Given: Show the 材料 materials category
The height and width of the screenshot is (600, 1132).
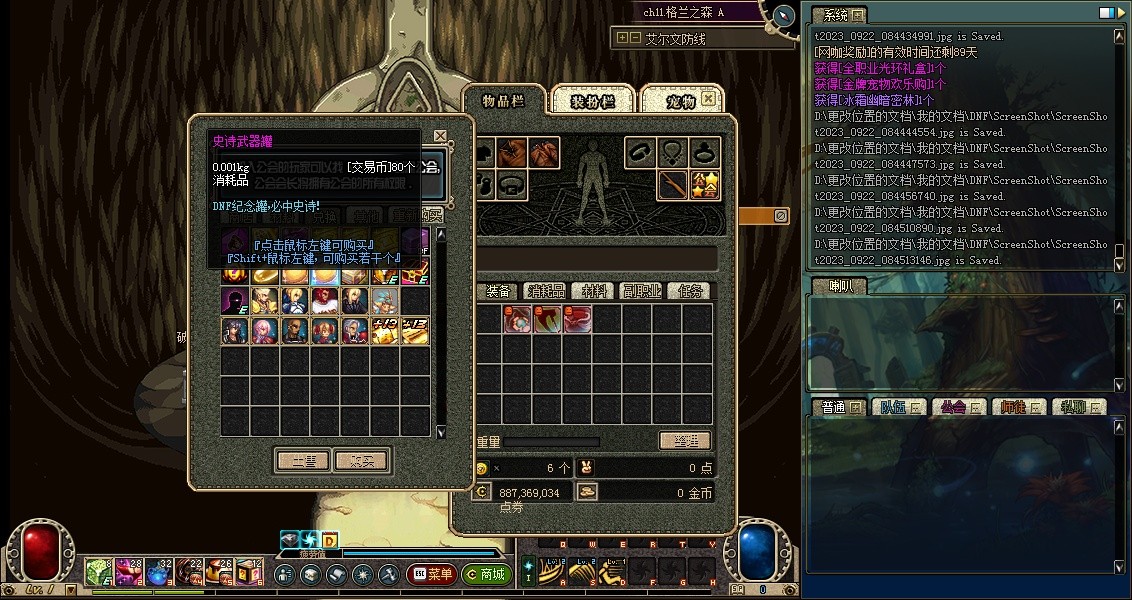Looking at the screenshot, I should pyautogui.click(x=594, y=291).
